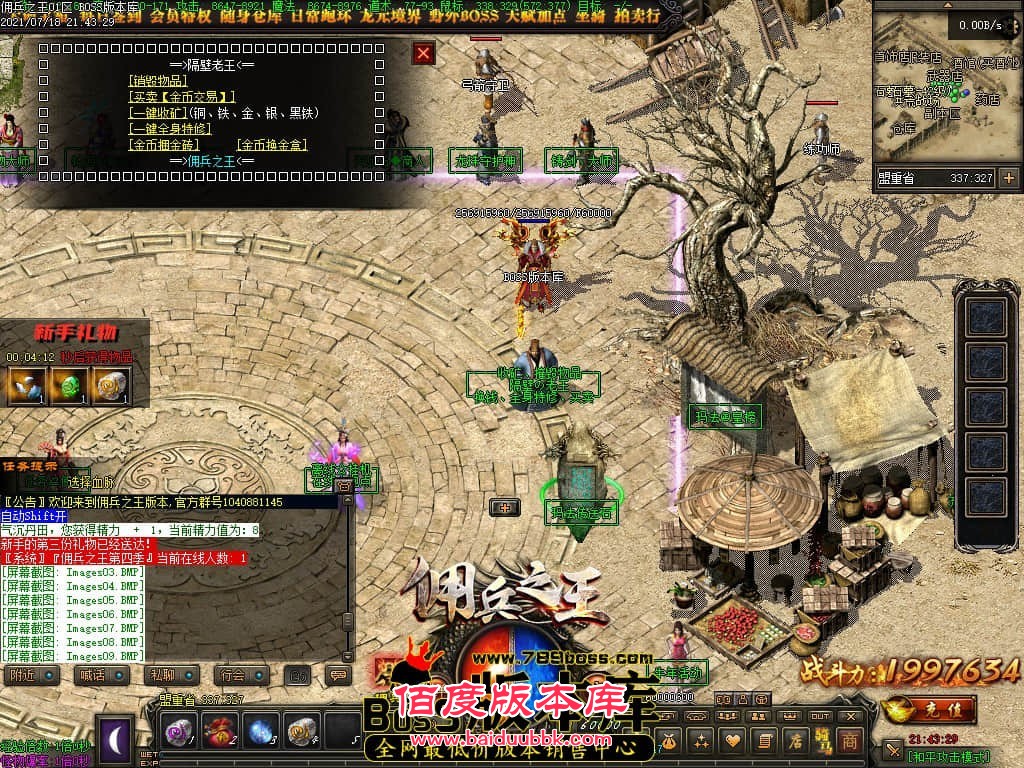This screenshot has height=768, width=1024.
Task: Toggle the 喊话 shout channel
Action: click(97, 675)
